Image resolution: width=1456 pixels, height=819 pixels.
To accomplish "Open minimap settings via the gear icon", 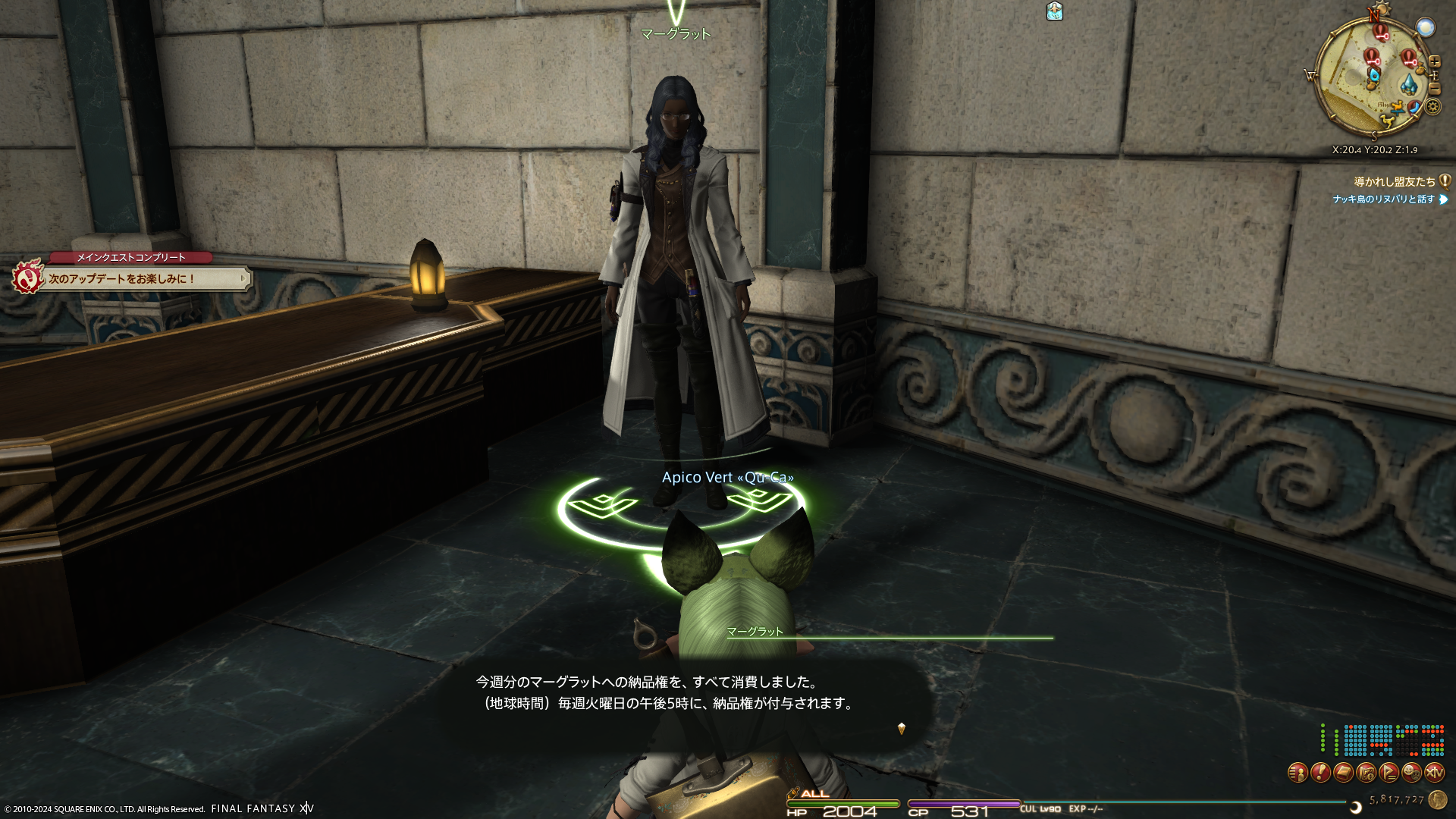I will (1432, 107).
